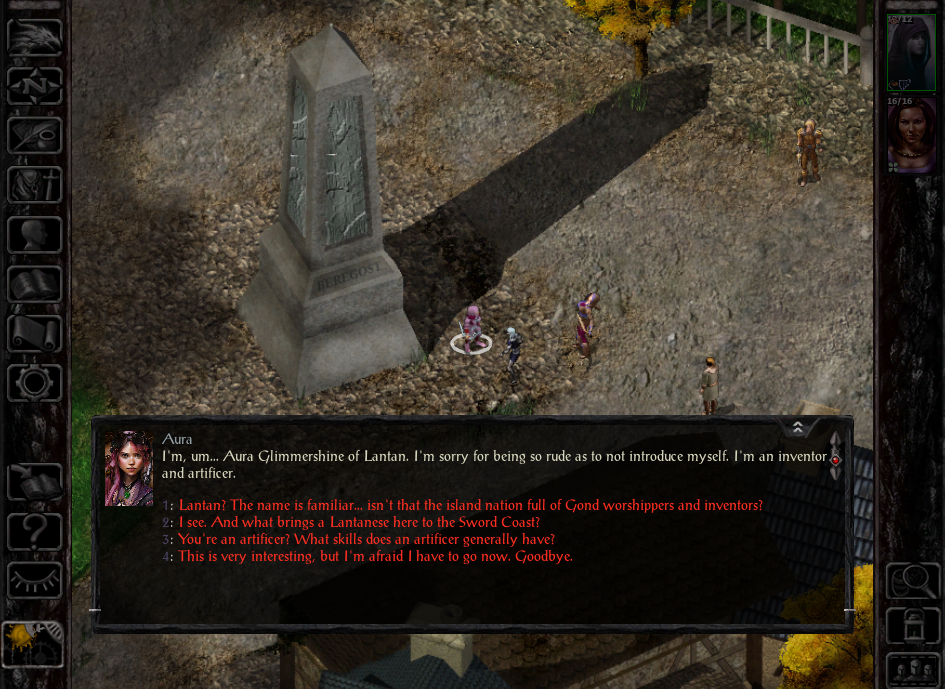The width and height of the screenshot is (945, 689).
Task: Choose the reply asking about artificer skills
Action: 366,539
